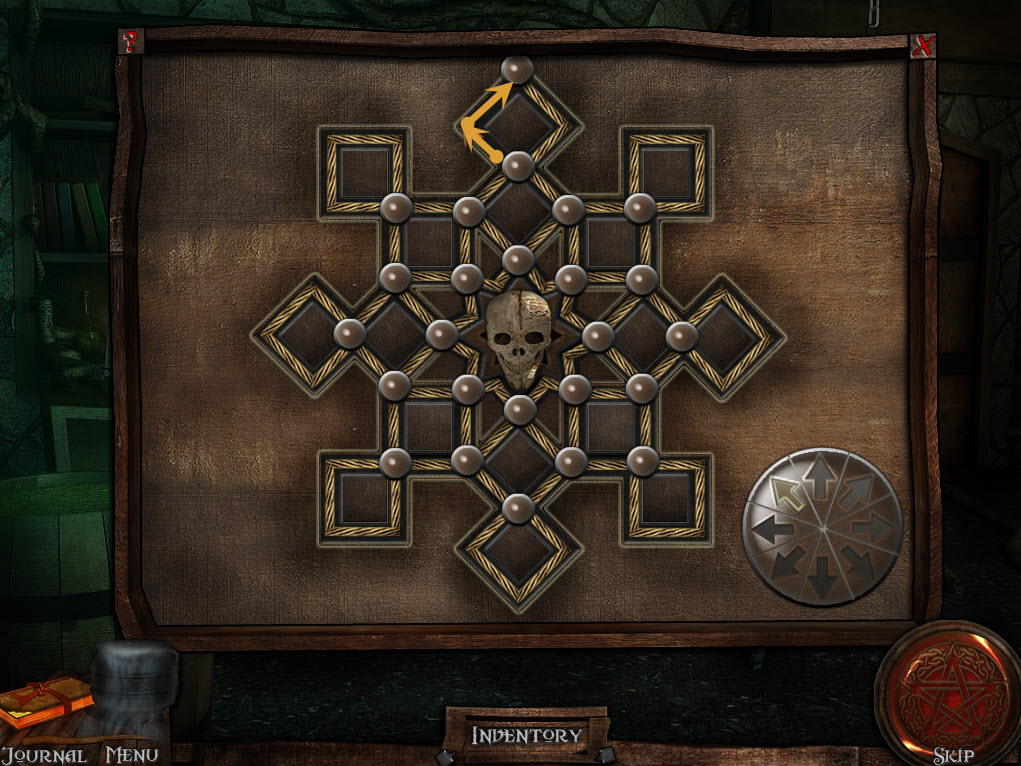Click the skull at the board's center
This screenshot has width=1021, height=766.
[x=517, y=340]
